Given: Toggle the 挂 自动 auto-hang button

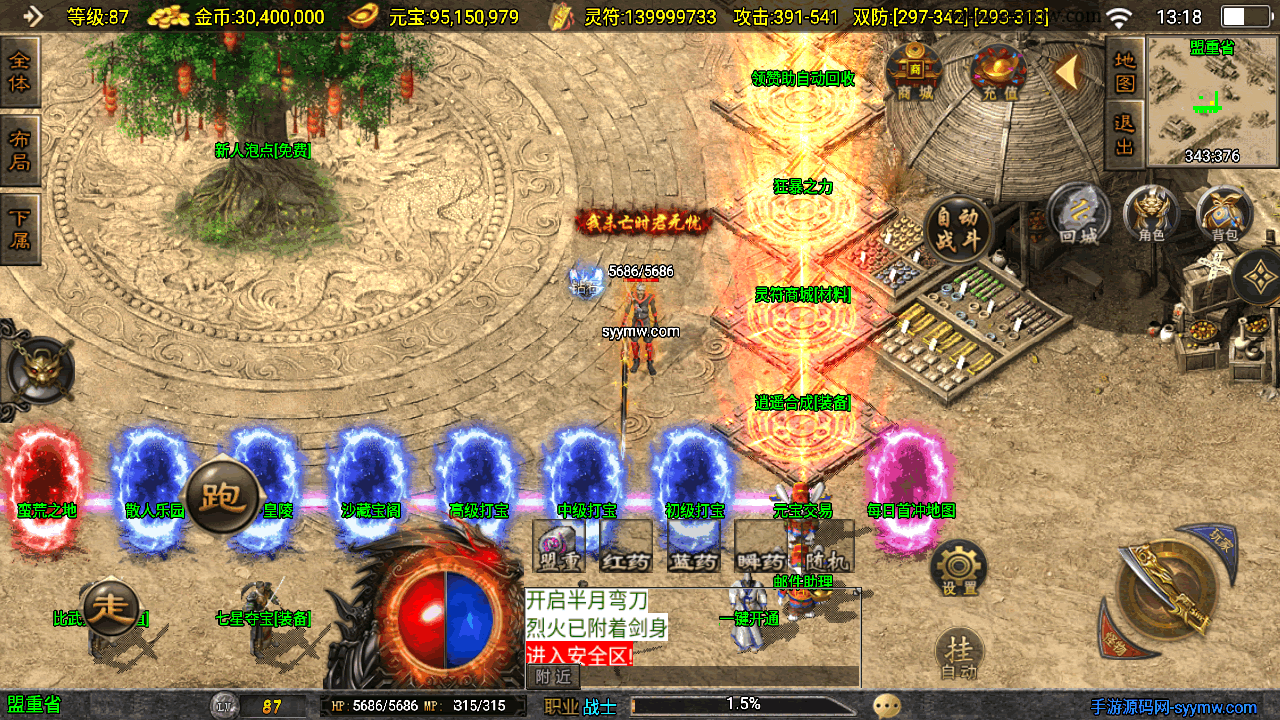Looking at the screenshot, I should tap(959, 655).
